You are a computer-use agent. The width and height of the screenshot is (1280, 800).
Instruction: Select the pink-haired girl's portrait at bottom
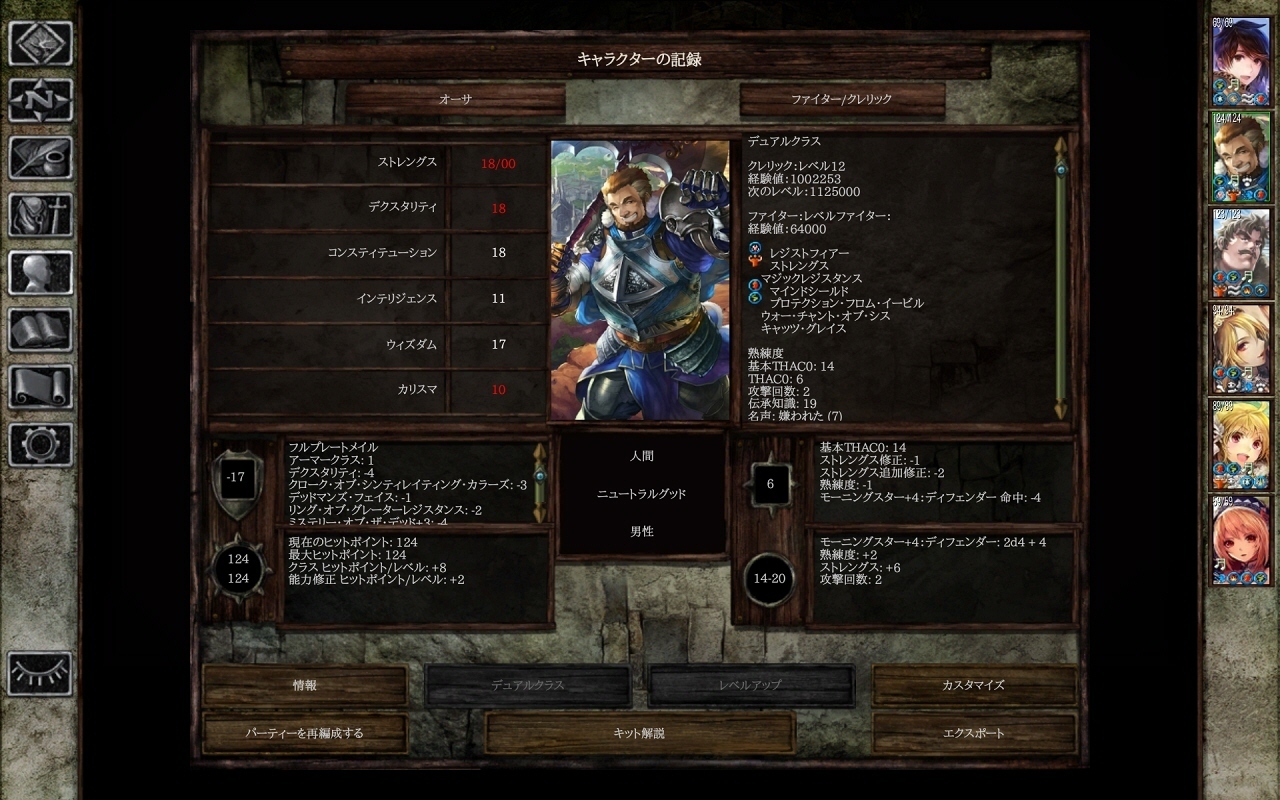1240,540
